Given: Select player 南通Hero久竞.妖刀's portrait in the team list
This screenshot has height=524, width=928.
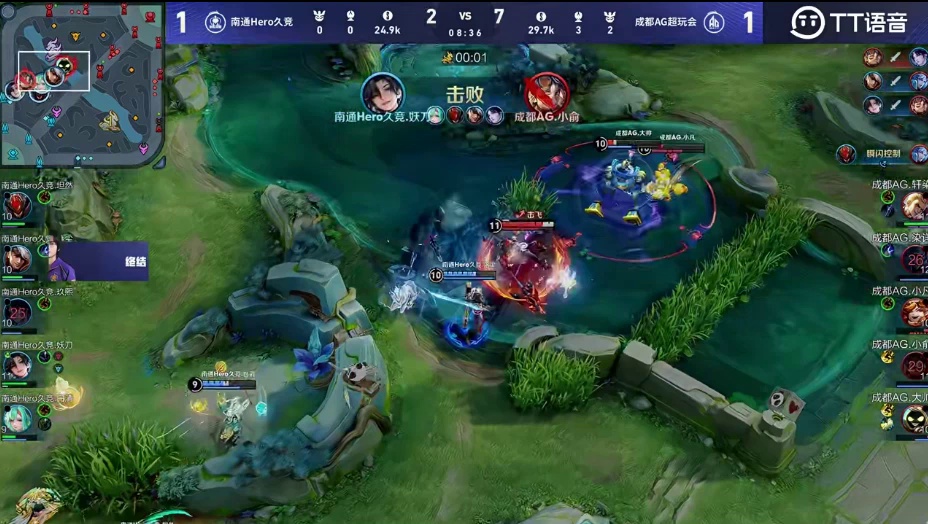Looking at the screenshot, I should [x=17, y=365].
